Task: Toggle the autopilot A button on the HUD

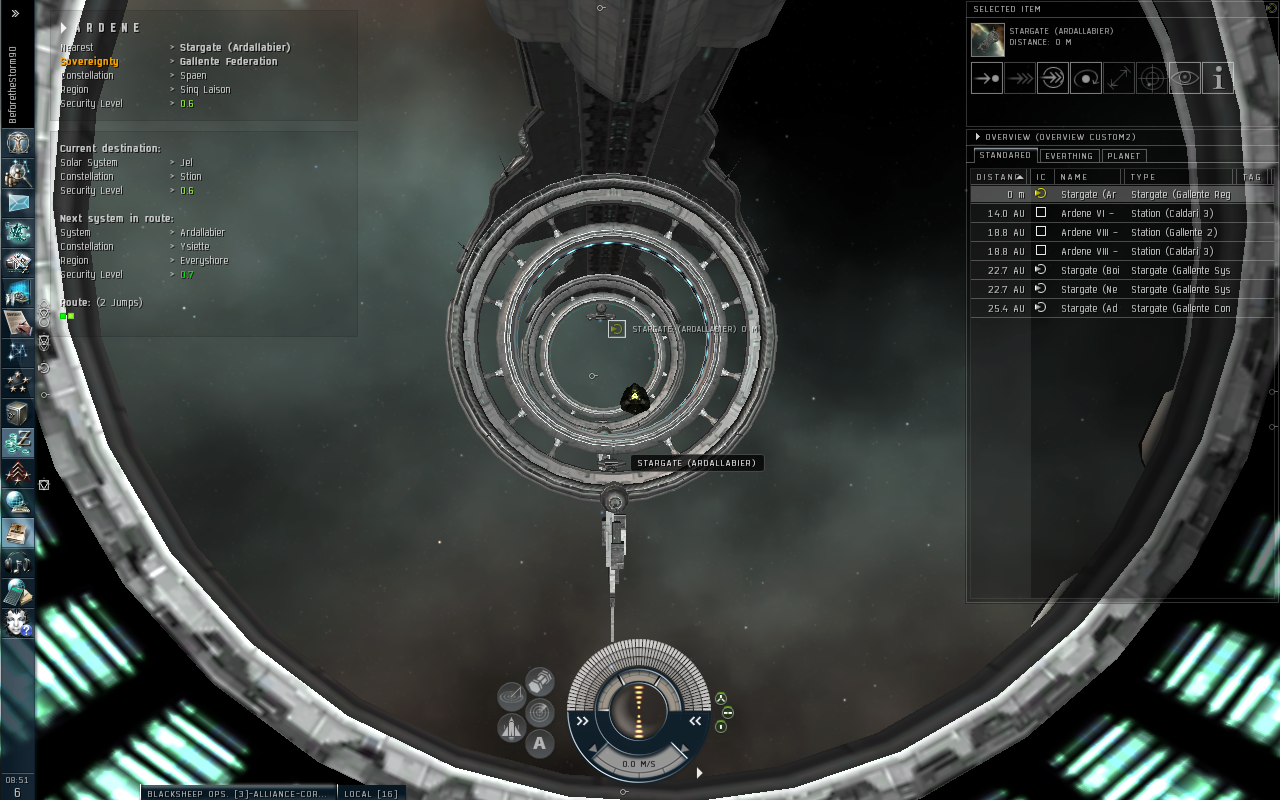Action: [538, 743]
